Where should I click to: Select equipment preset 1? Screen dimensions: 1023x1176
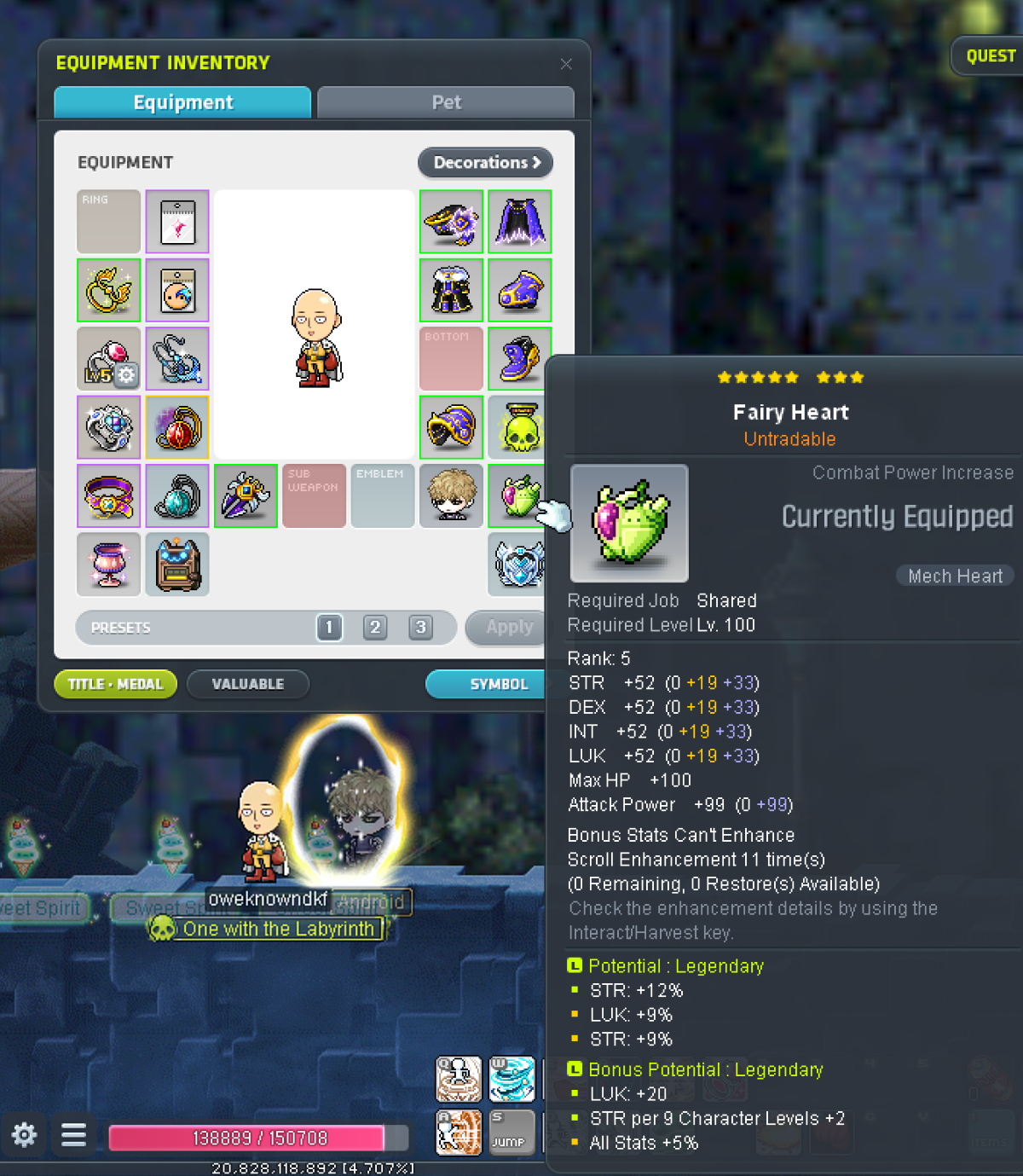coord(330,628)
